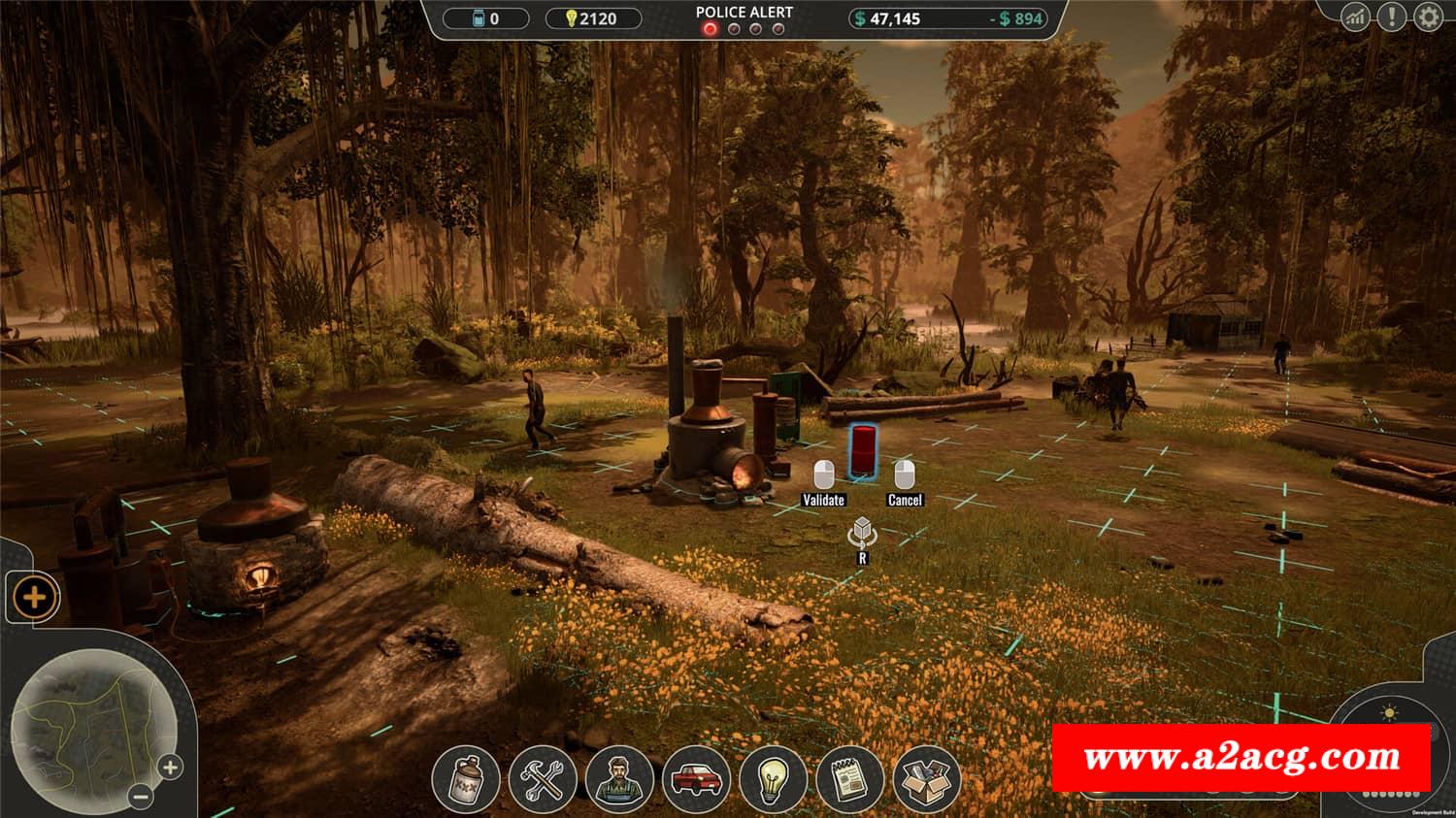The image size is (1456, 818).
Task: Open the hammer and wrench build menu
Action: click(542, 779)
